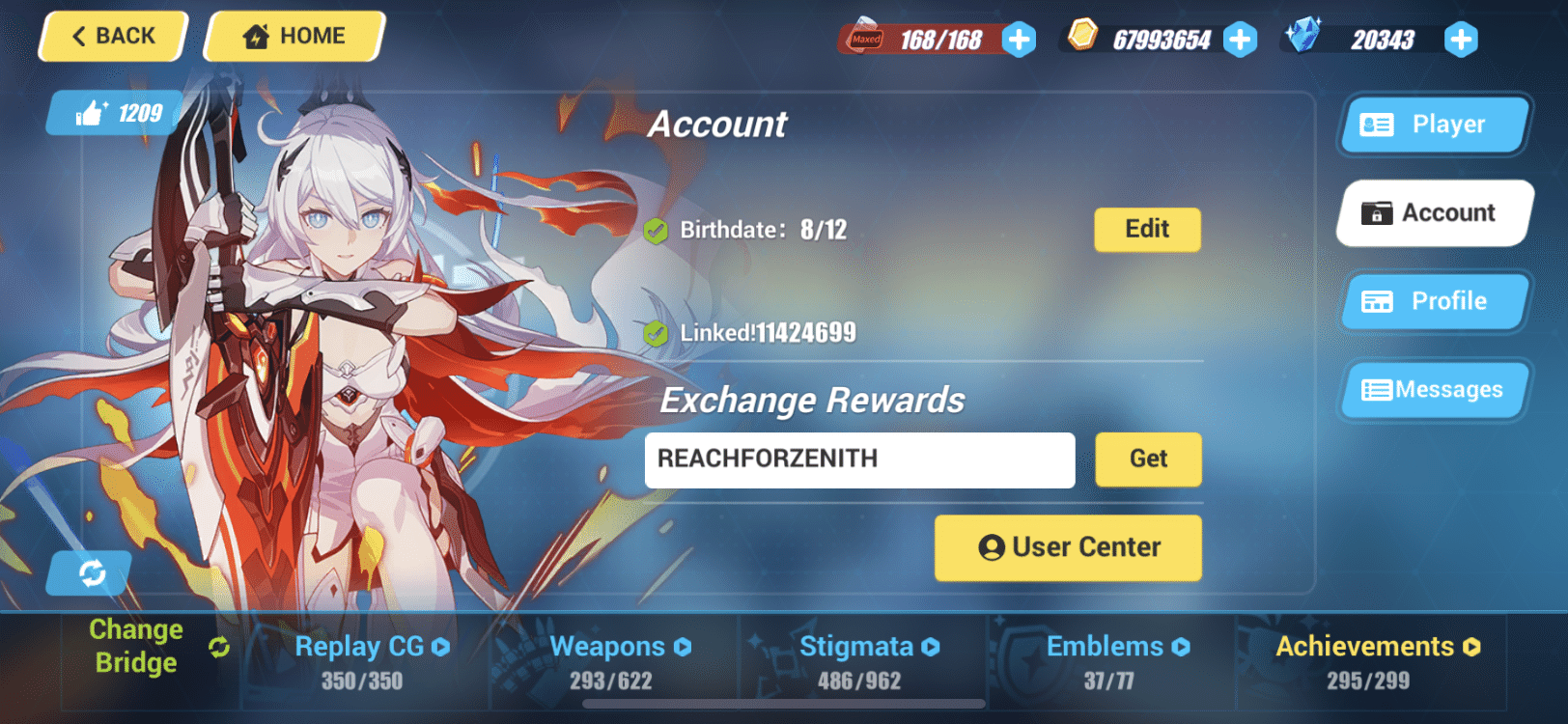Click the Change Bridge refresh toggle
Viewport: 1568px width, 724px height.
[x=219, y=645]
